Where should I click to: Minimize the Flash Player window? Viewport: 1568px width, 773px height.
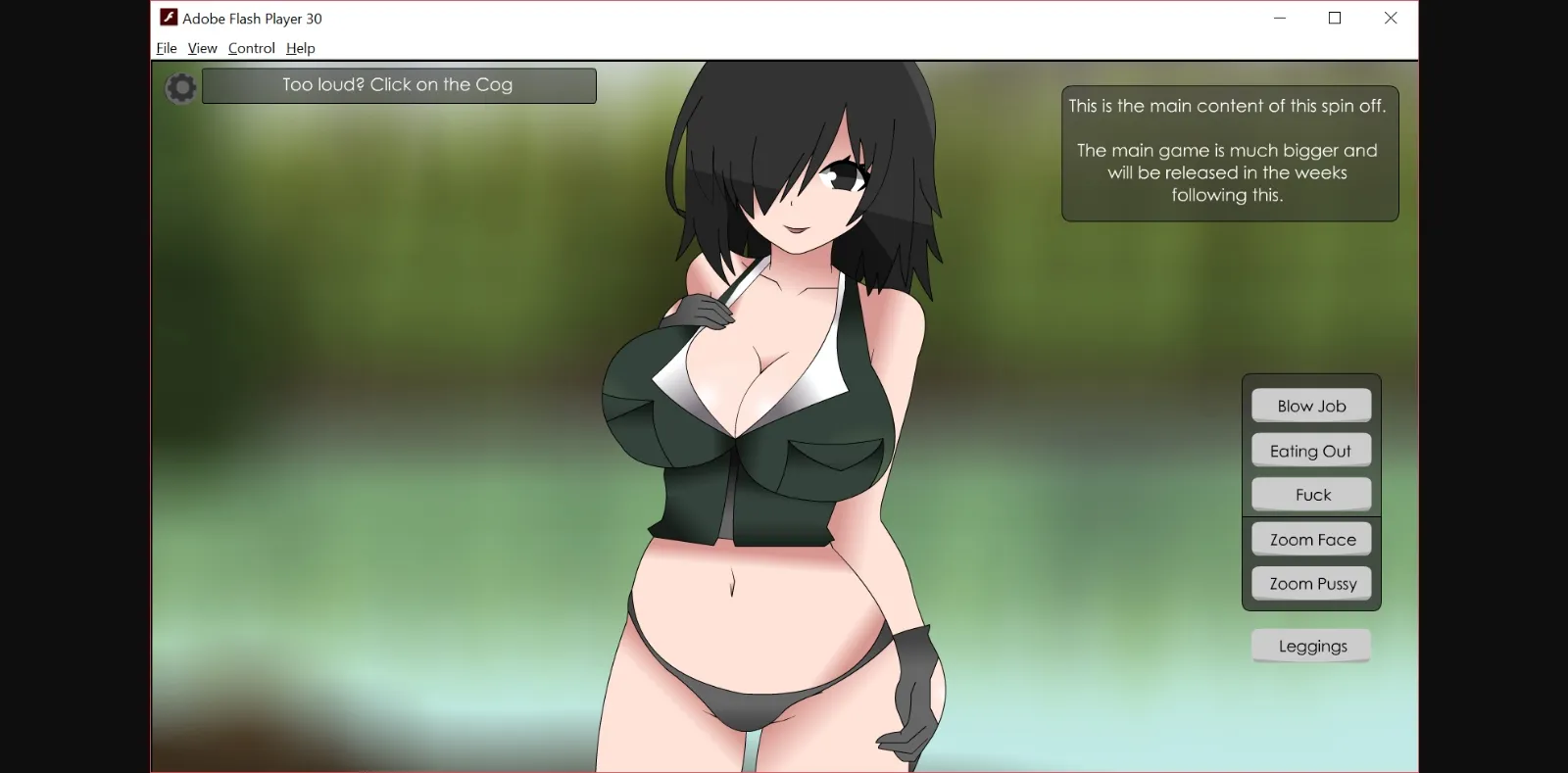pyautogui.click(x=1279, y=18)
